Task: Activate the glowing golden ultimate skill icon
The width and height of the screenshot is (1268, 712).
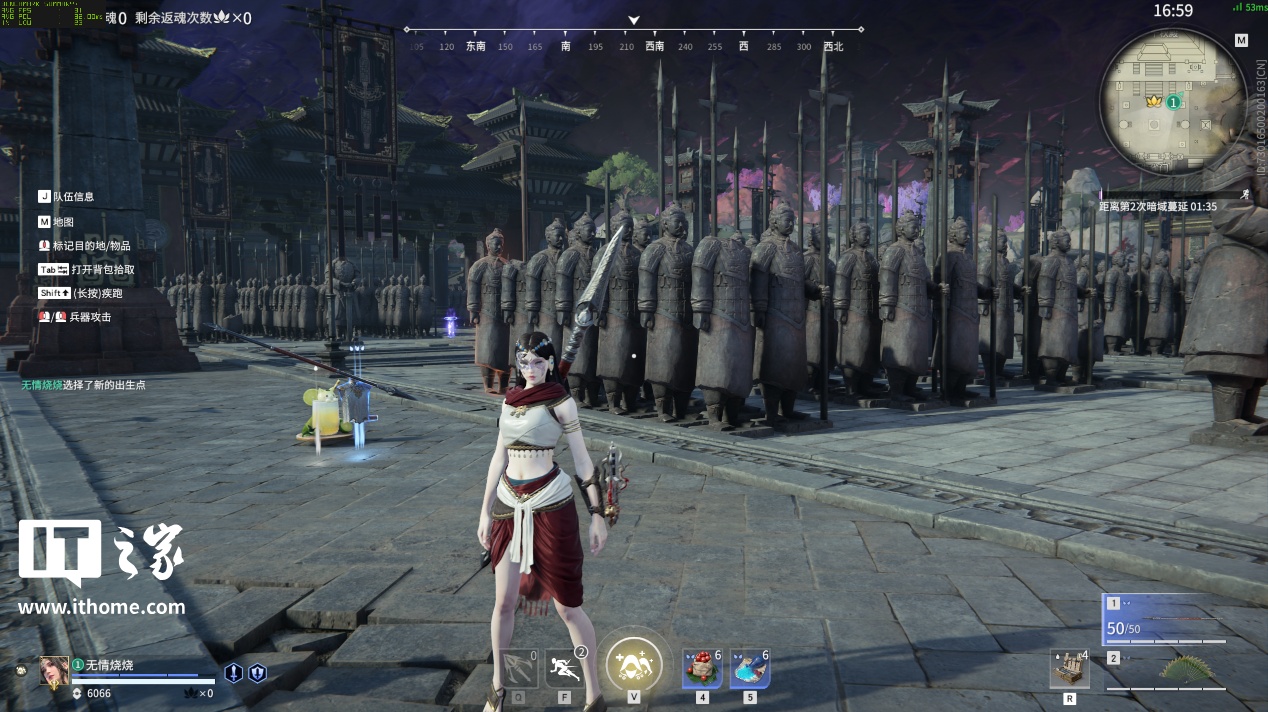Action: pyautogui.click(x=634, y=663)
